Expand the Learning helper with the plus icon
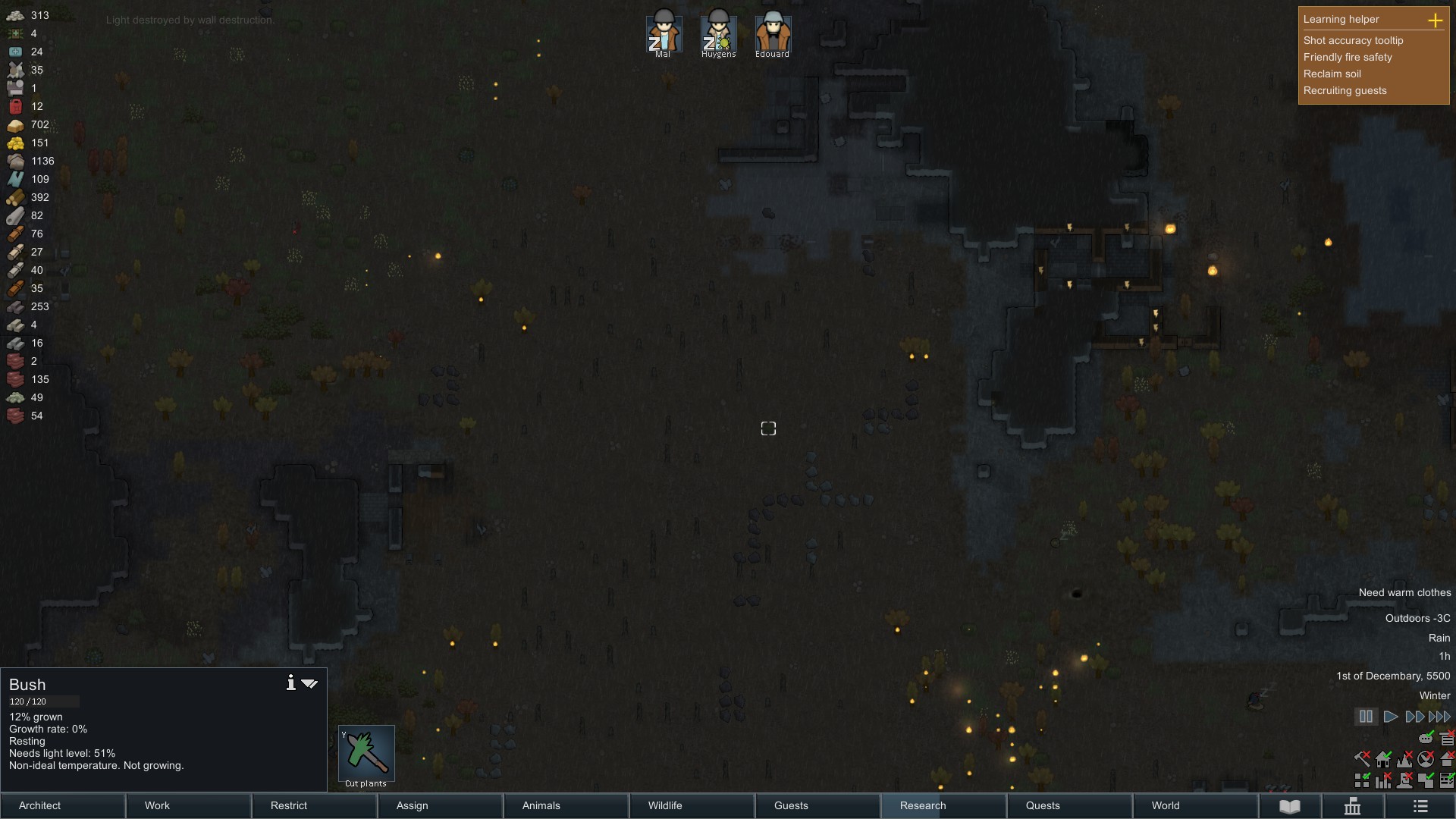The width and height of the screenshot is (1456, 819). [x=1436, y=20]
